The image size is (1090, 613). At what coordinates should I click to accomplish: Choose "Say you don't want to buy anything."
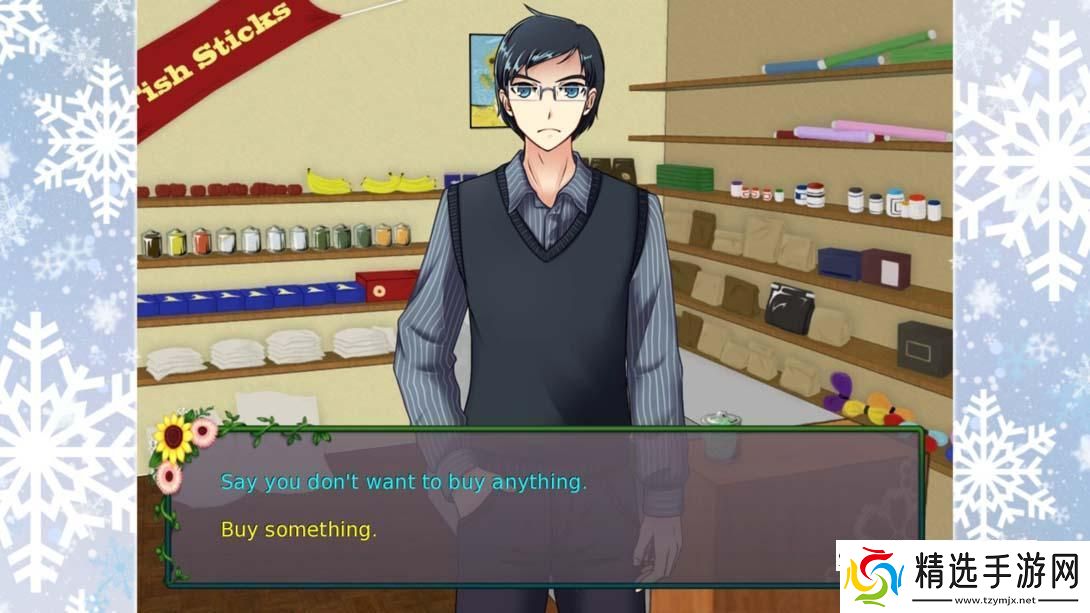pos(403,482)
